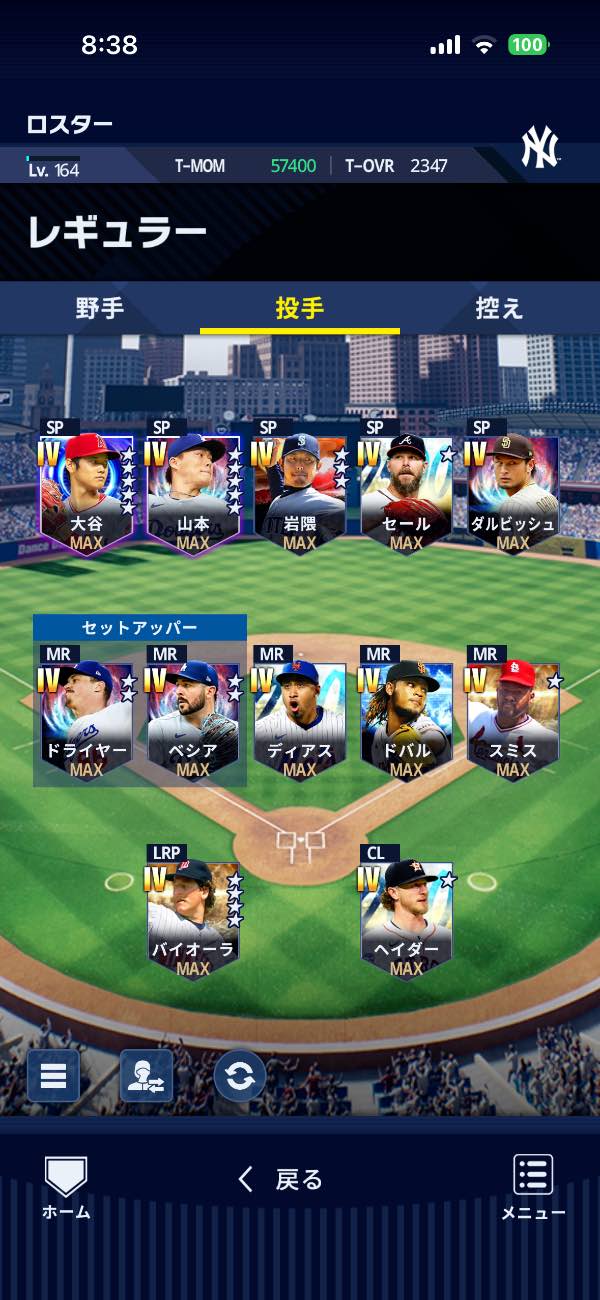Viewport: 600px width, 1300px height.
Task: Select the 投手 tab
Action: pos(299,308)
